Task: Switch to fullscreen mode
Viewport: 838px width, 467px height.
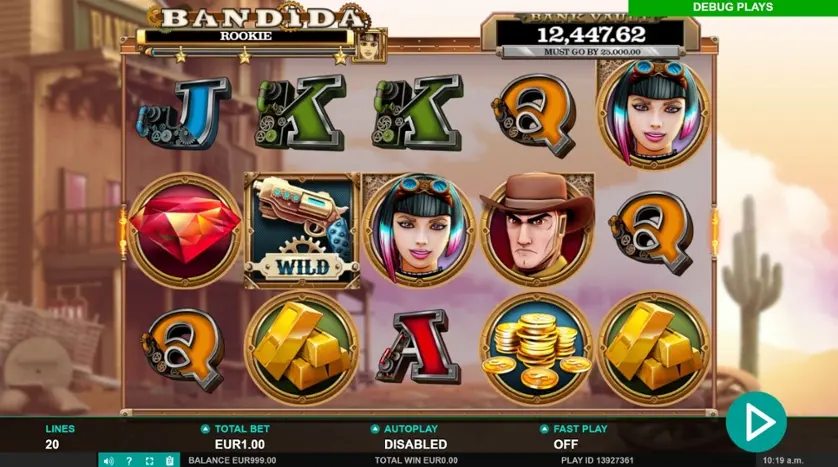Action: point(149,460)
